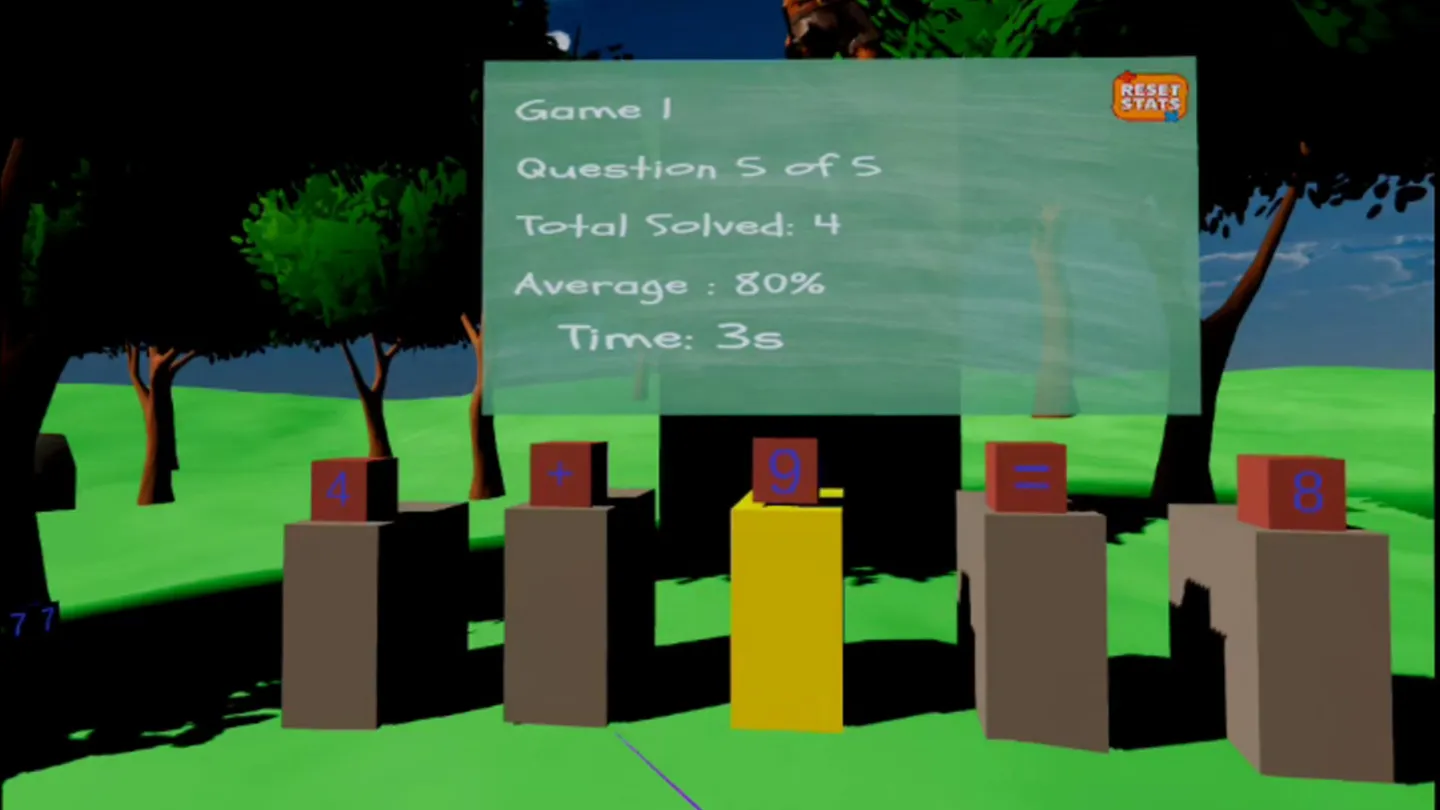This screenshot has height=810, width=1440.
Task: Select the equals sign cube
Action: pyautogui.click(x=1026, y=478)
